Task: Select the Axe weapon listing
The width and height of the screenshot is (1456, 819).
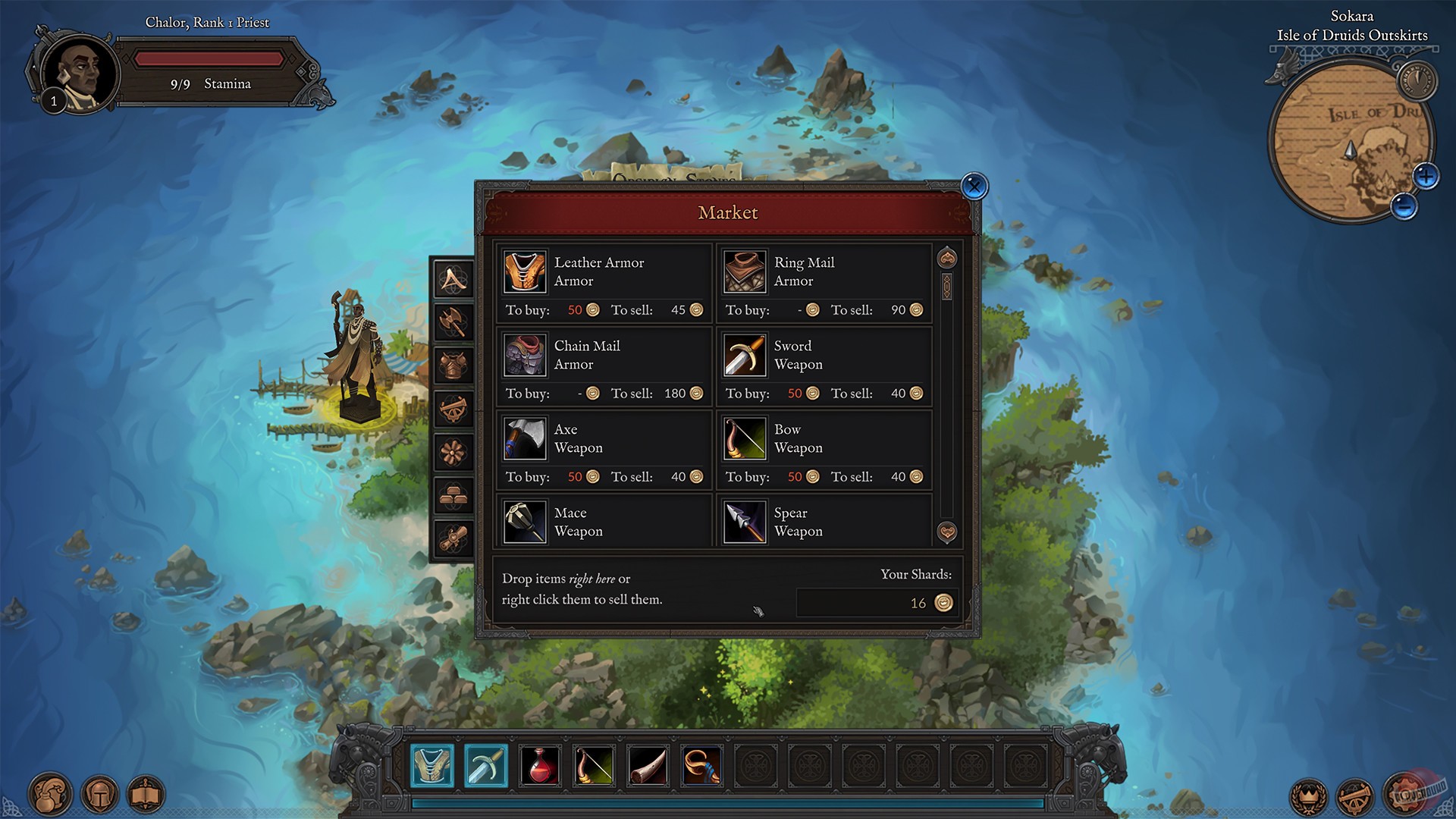Action: click(x=604, y=449)
